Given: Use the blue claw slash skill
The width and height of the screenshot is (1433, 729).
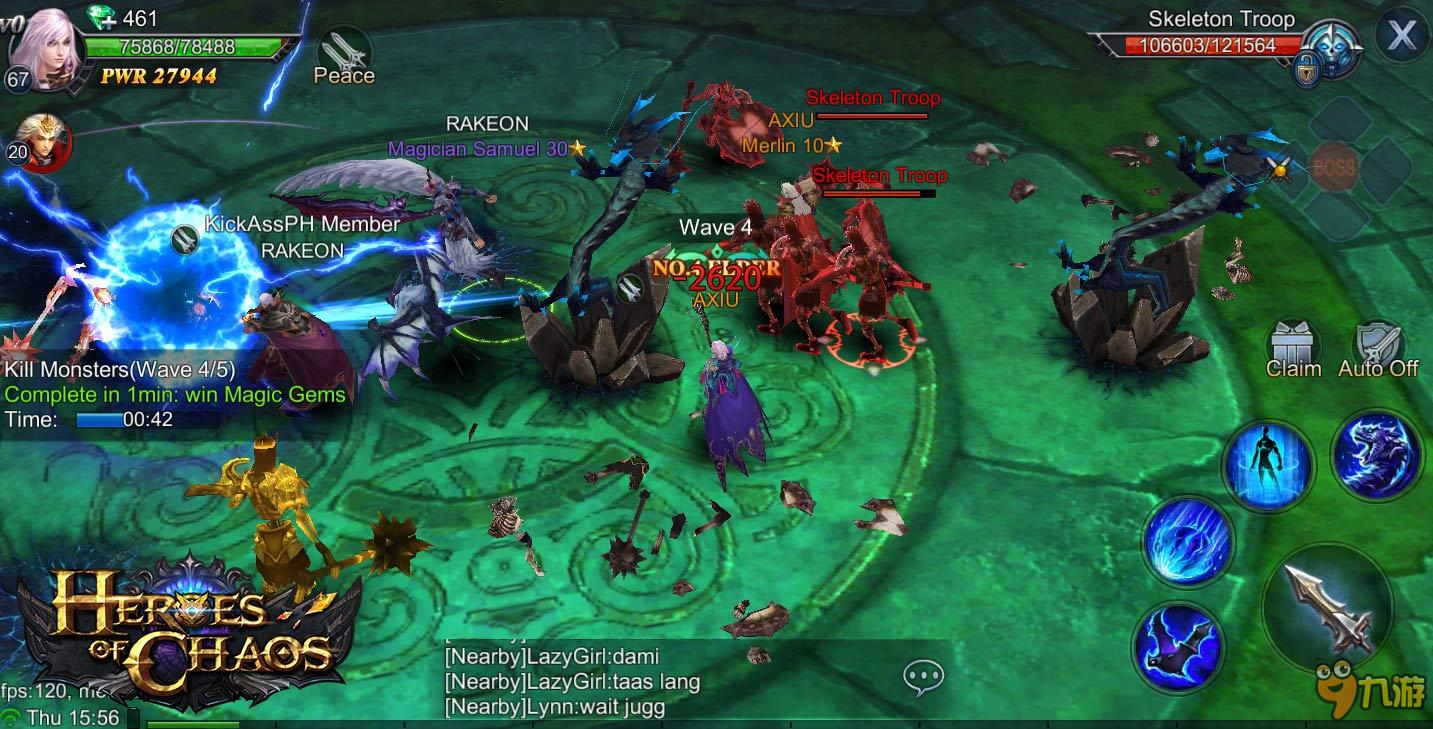Looking at the screenshot, I should [x=1188, y=542].
